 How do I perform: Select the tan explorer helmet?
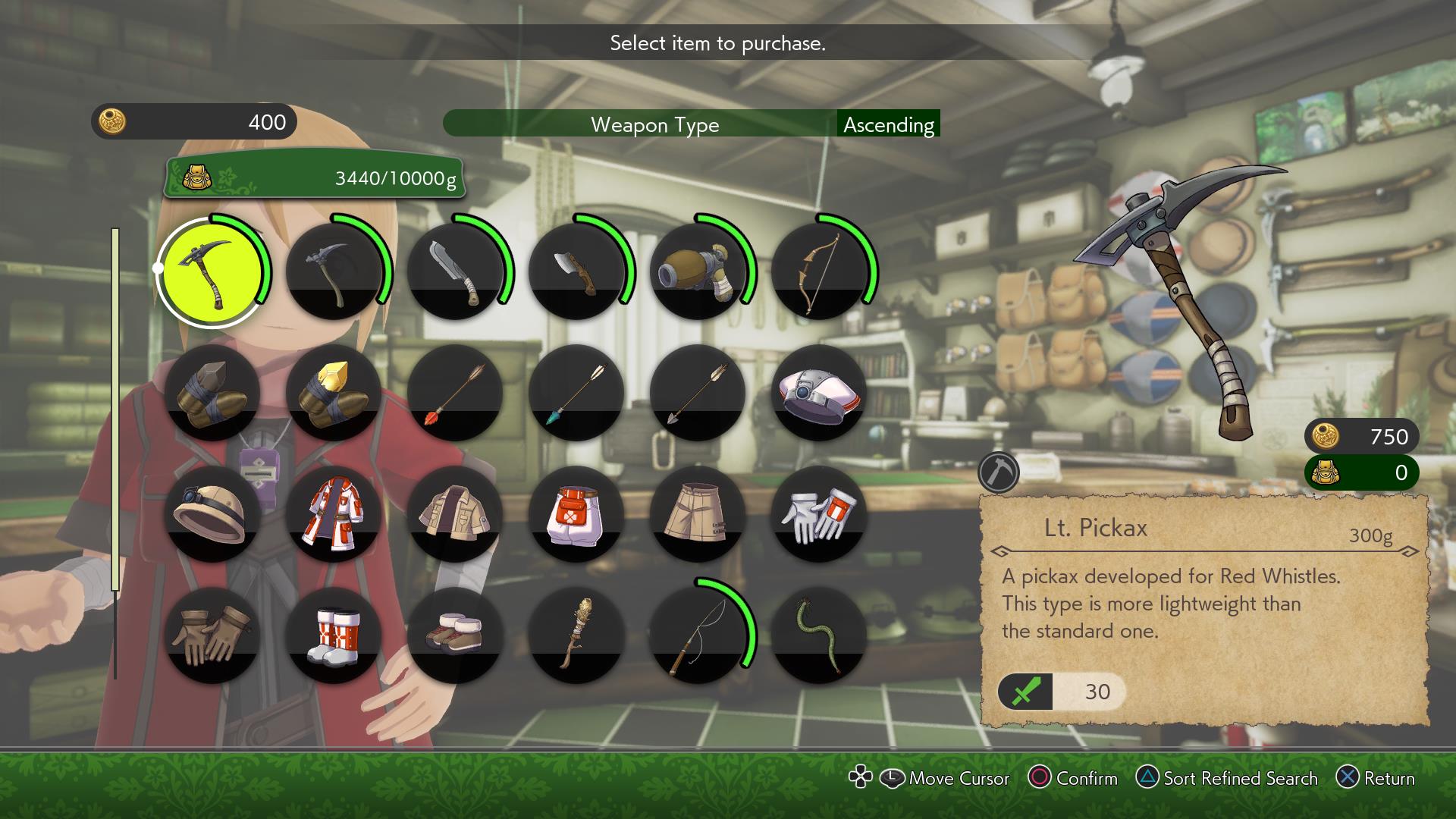click(x=212, y=514)
